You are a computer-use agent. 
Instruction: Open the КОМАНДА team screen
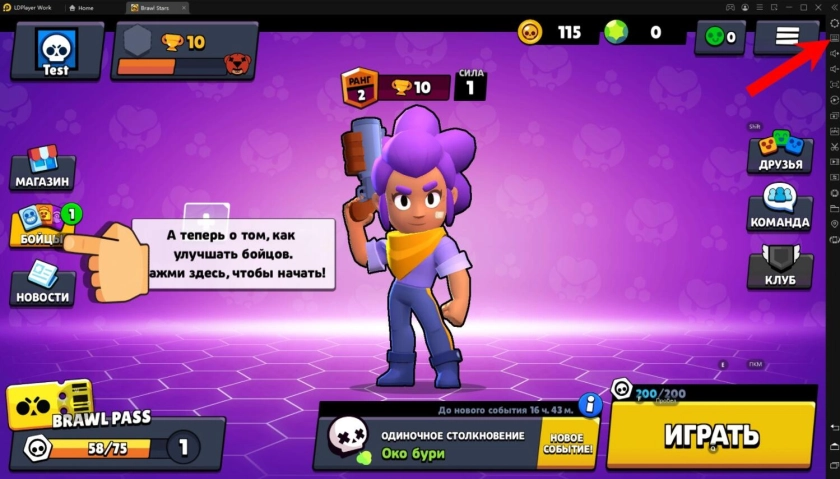[780, 208]
